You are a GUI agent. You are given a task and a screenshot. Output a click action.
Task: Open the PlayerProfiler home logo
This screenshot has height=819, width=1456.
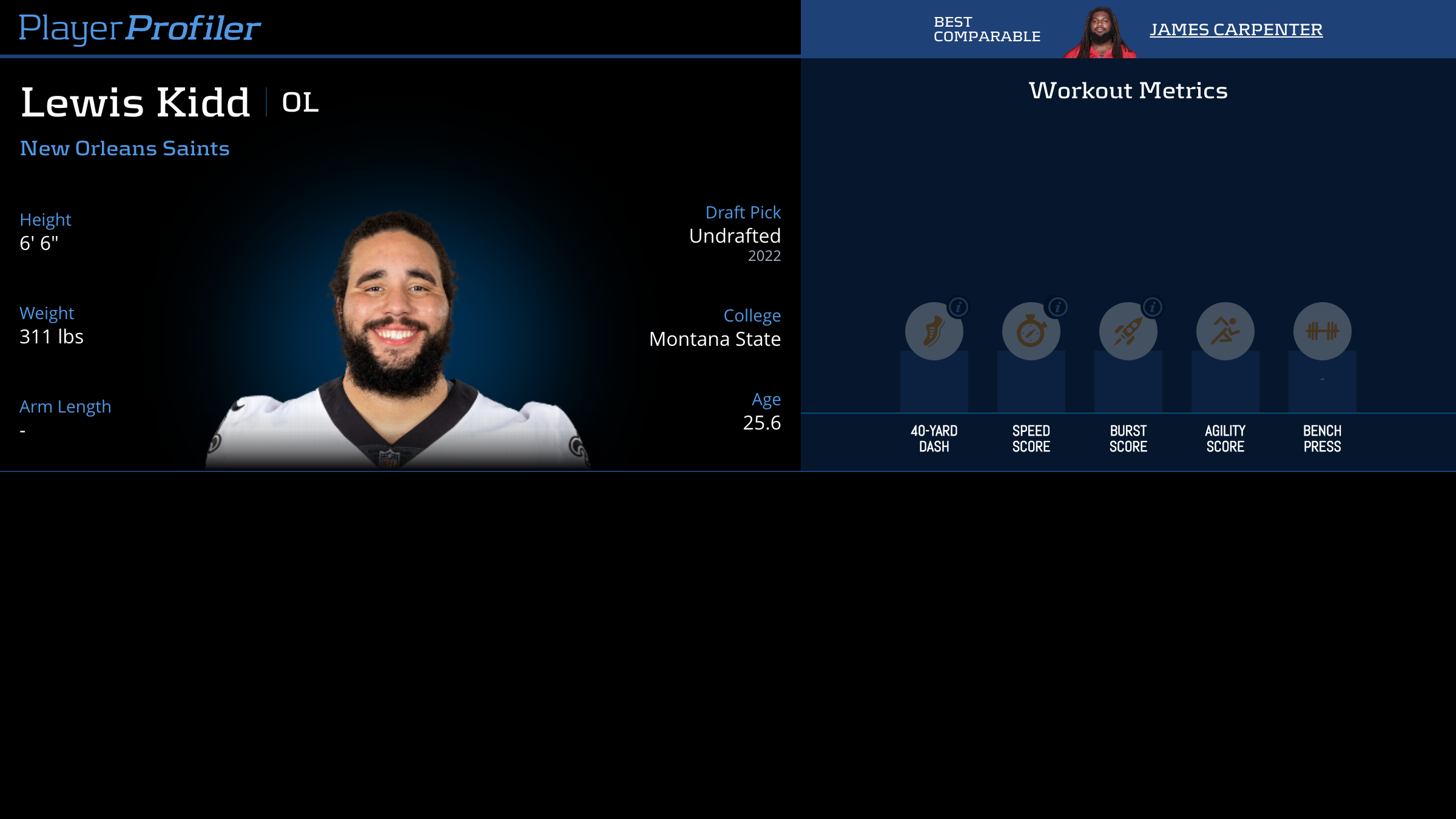(140, 29)
